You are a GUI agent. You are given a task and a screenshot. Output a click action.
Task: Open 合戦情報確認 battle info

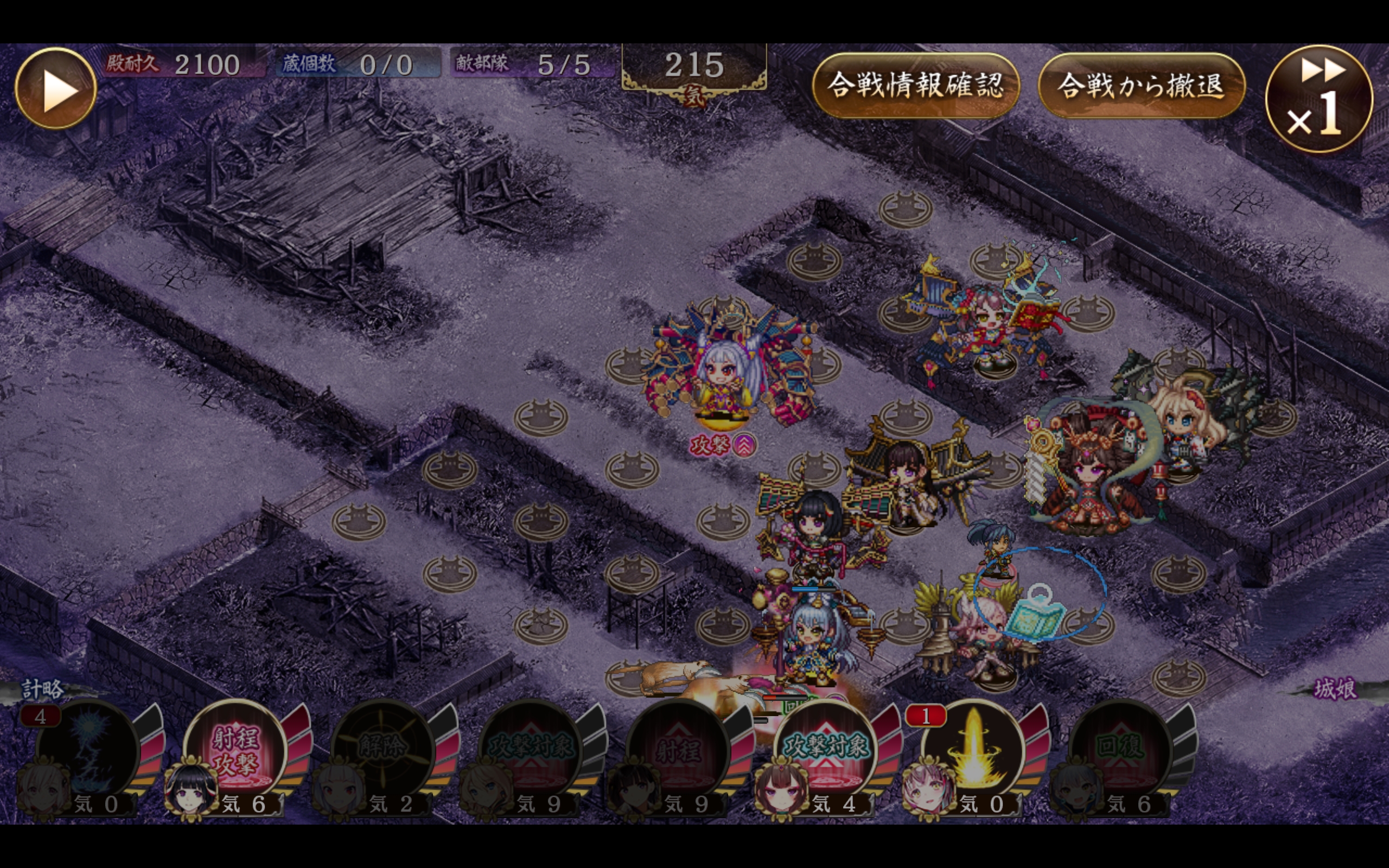pos(915,86)
